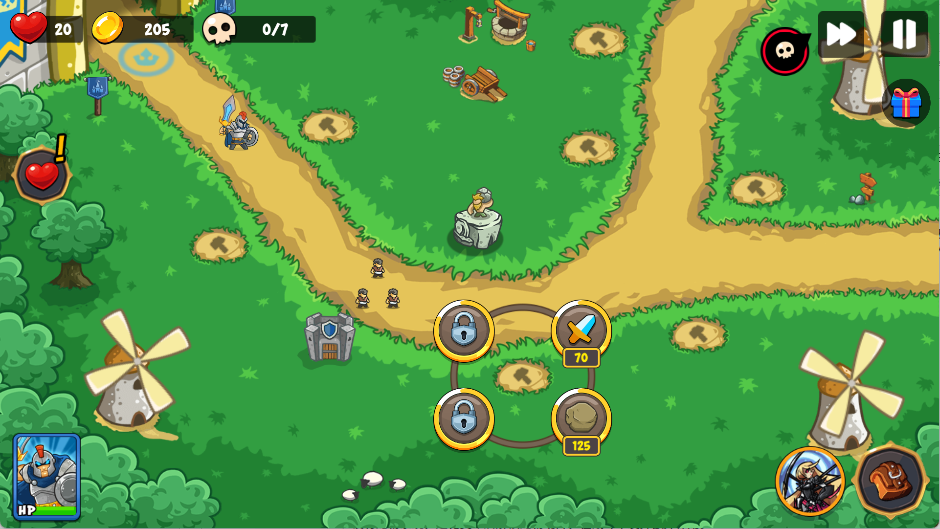
Task: Select the blue knight hero portrait
Action: click(47, 475)
